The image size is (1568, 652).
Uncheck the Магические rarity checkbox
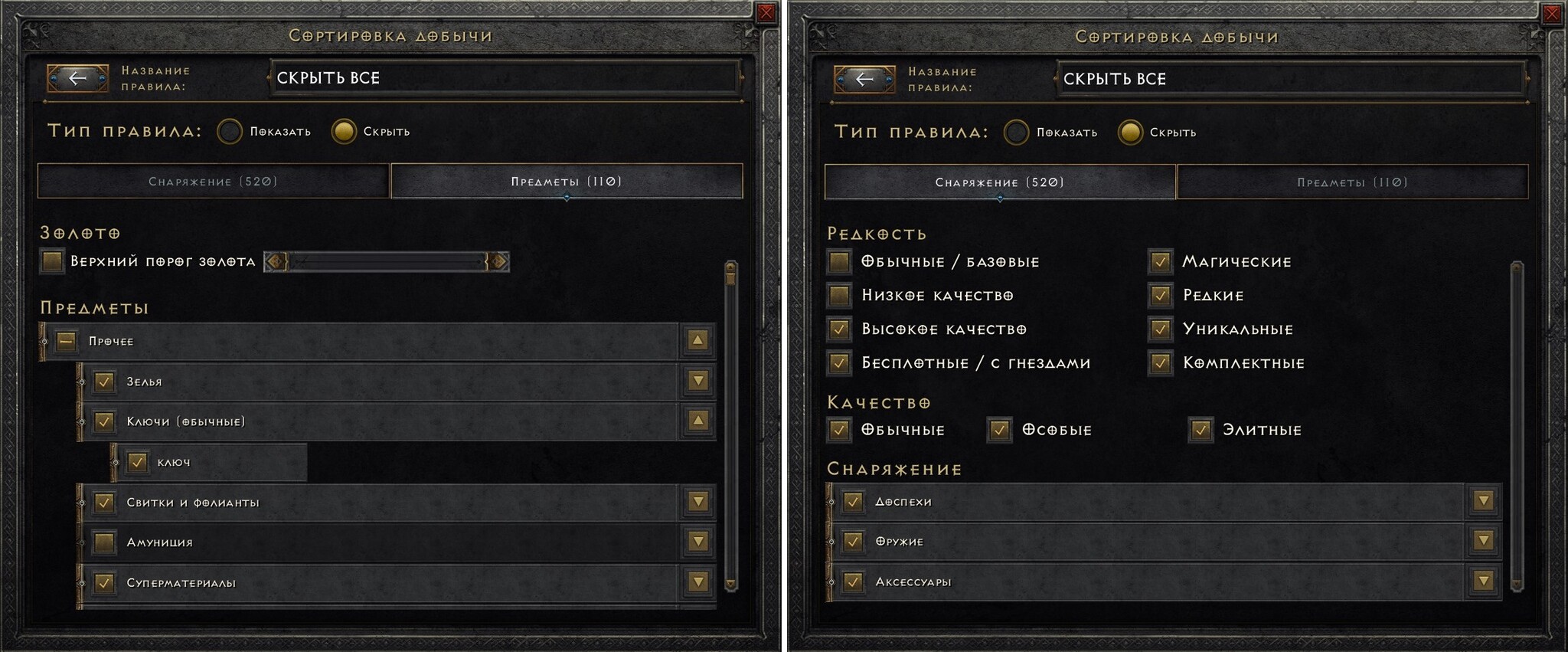point(1160,261)
